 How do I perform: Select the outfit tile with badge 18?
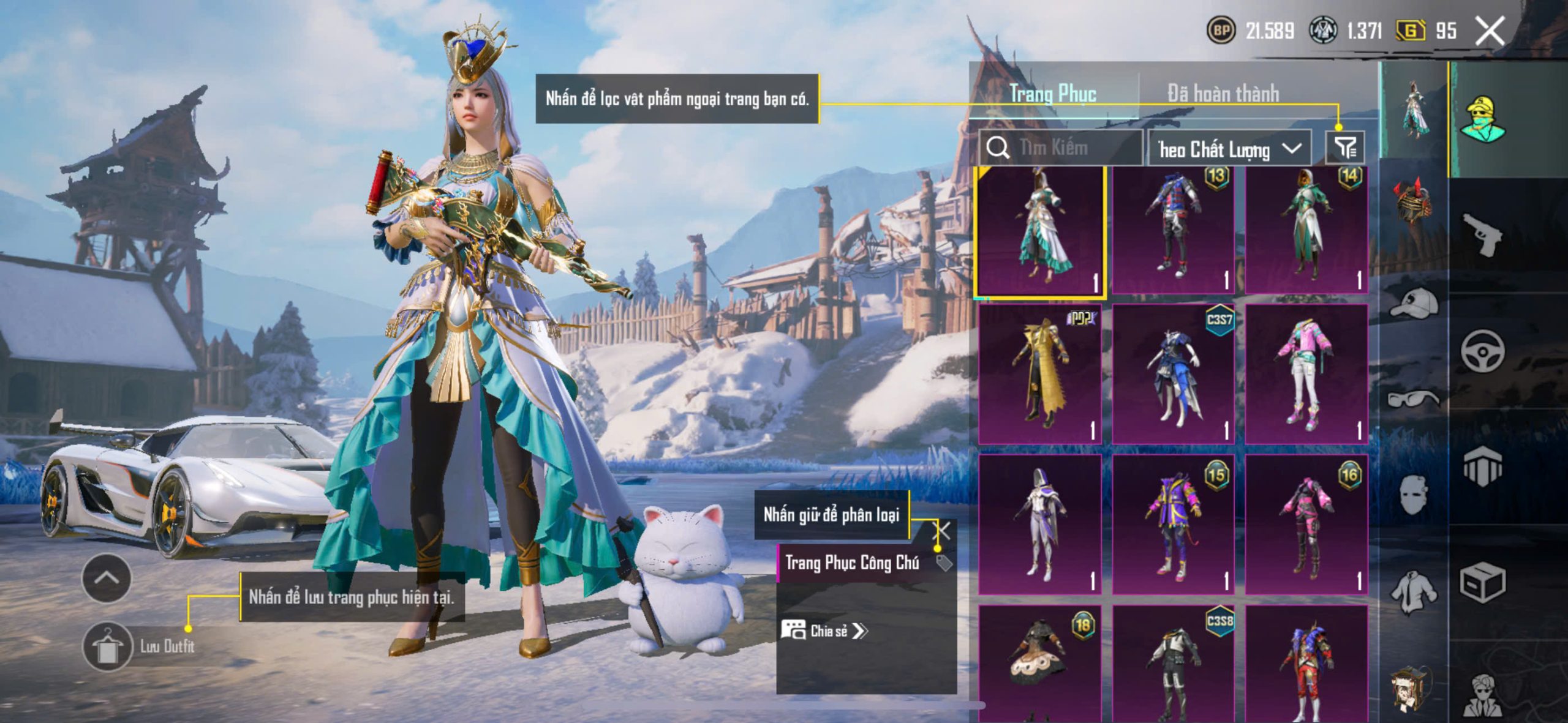(x=1039, y=661)
